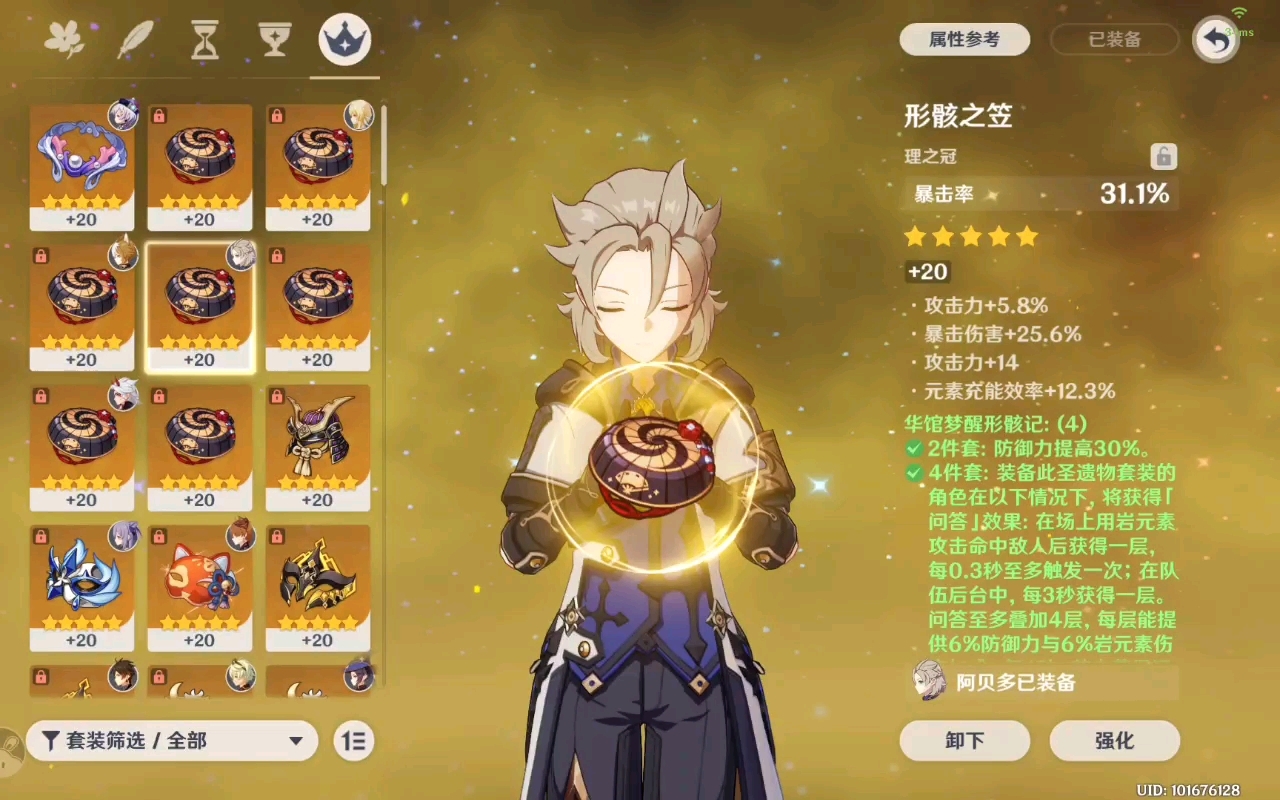Open the sands hourglass slot icon

(x=204, y=38)
